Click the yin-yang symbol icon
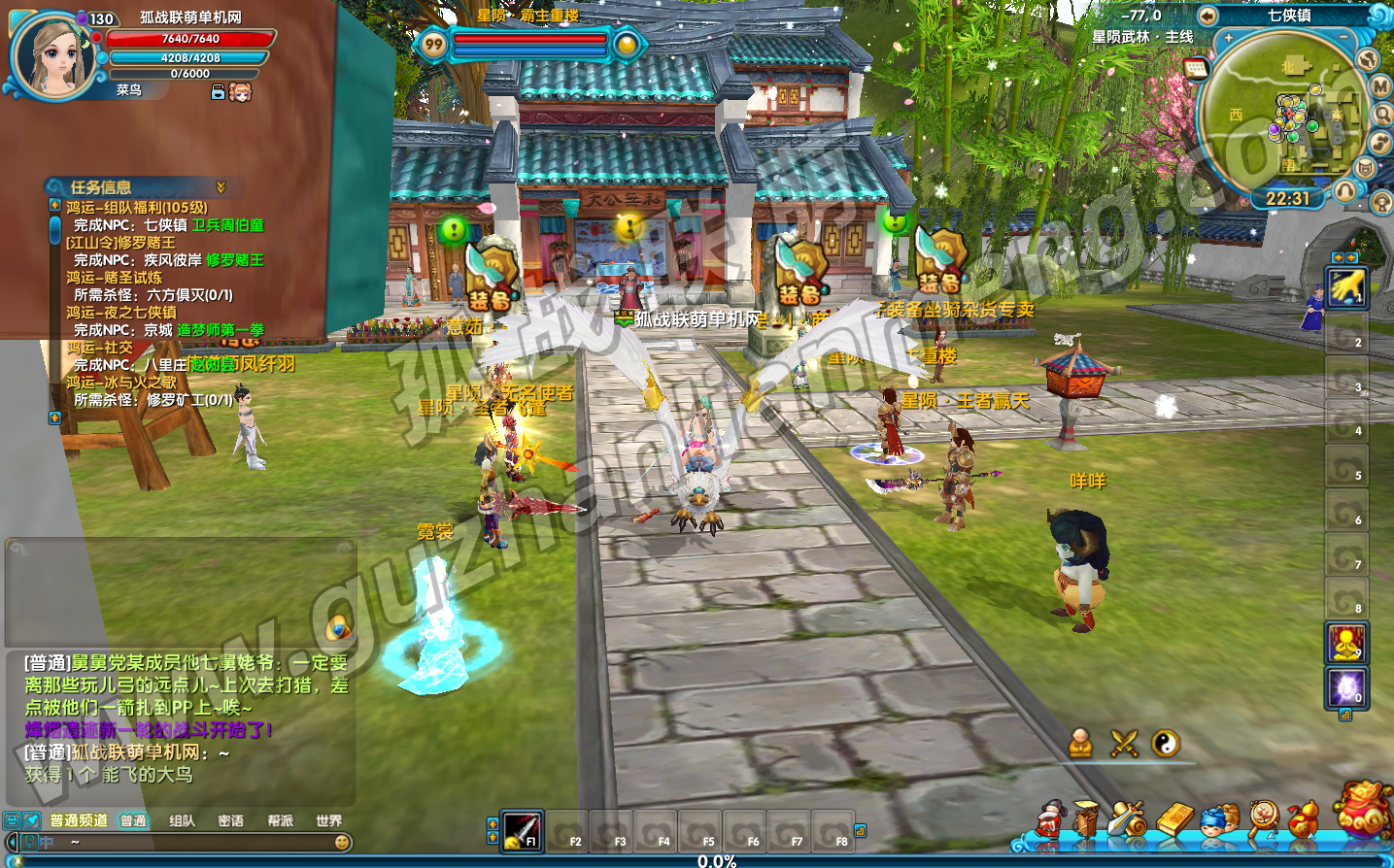 (1165, 744)
